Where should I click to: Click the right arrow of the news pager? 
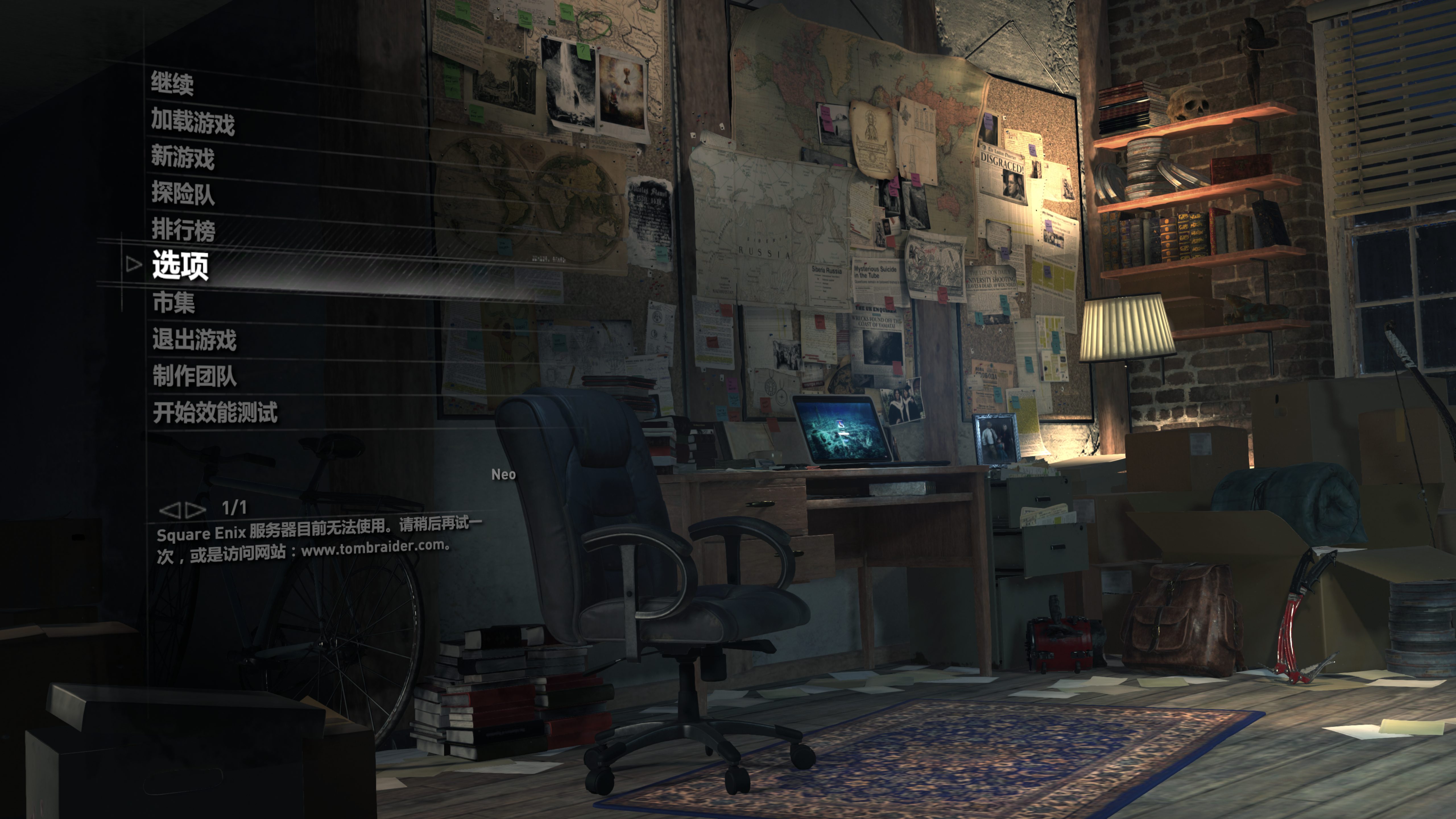click(x=196, y=510)
